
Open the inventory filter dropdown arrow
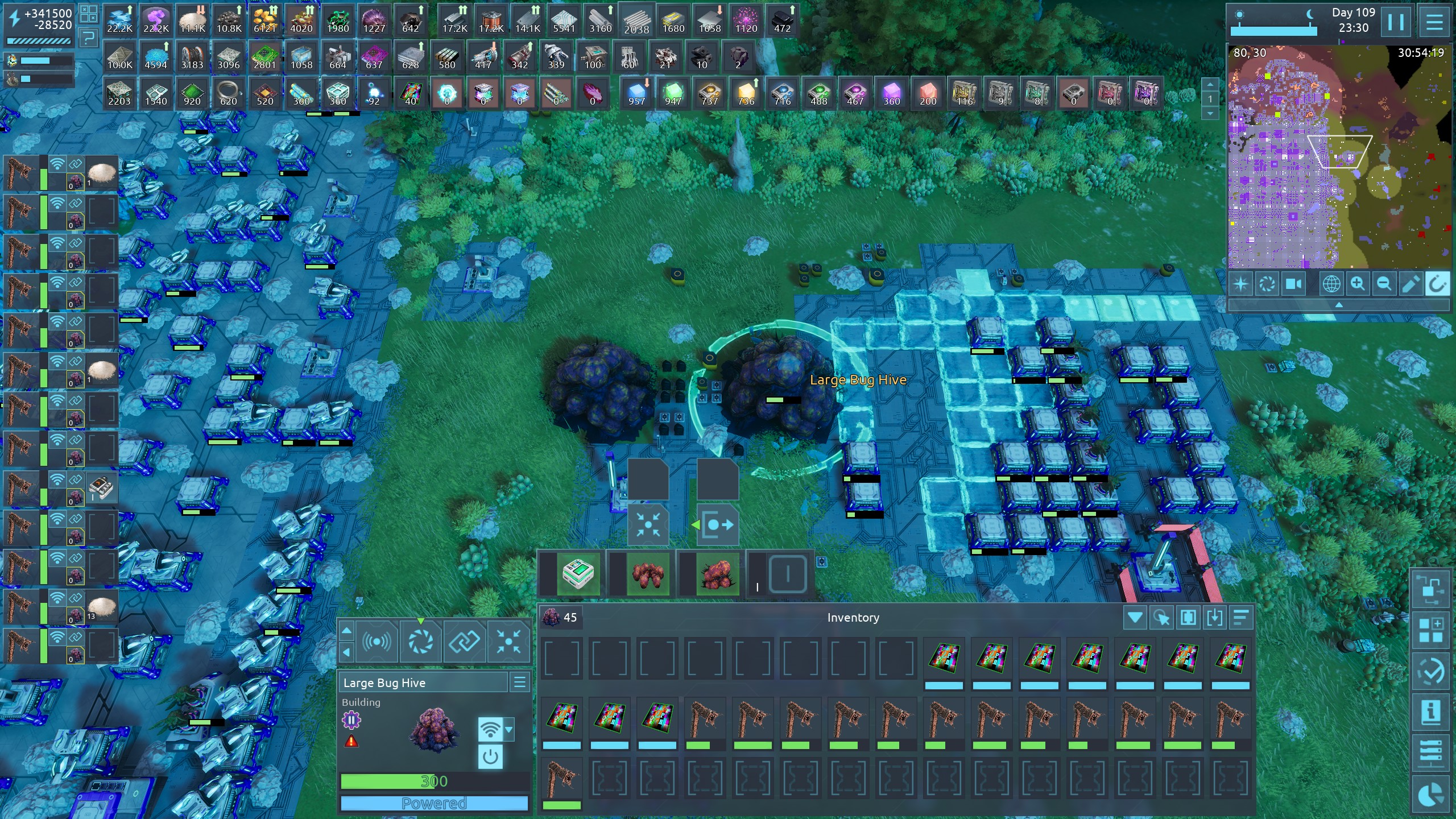coord(1135,618)
